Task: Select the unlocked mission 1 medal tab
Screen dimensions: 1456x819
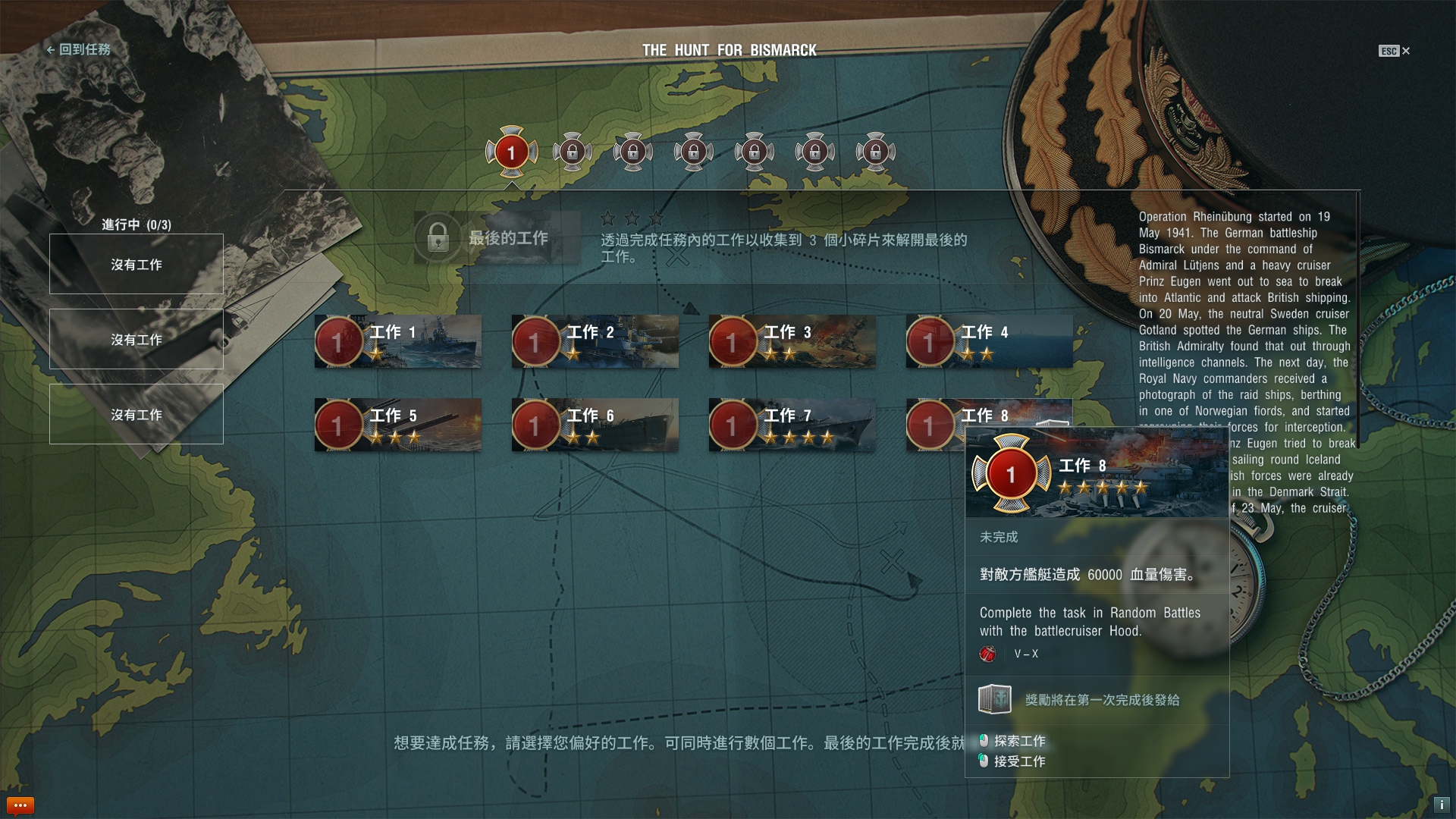Action: pyautogui.click(x=512, y=152)
